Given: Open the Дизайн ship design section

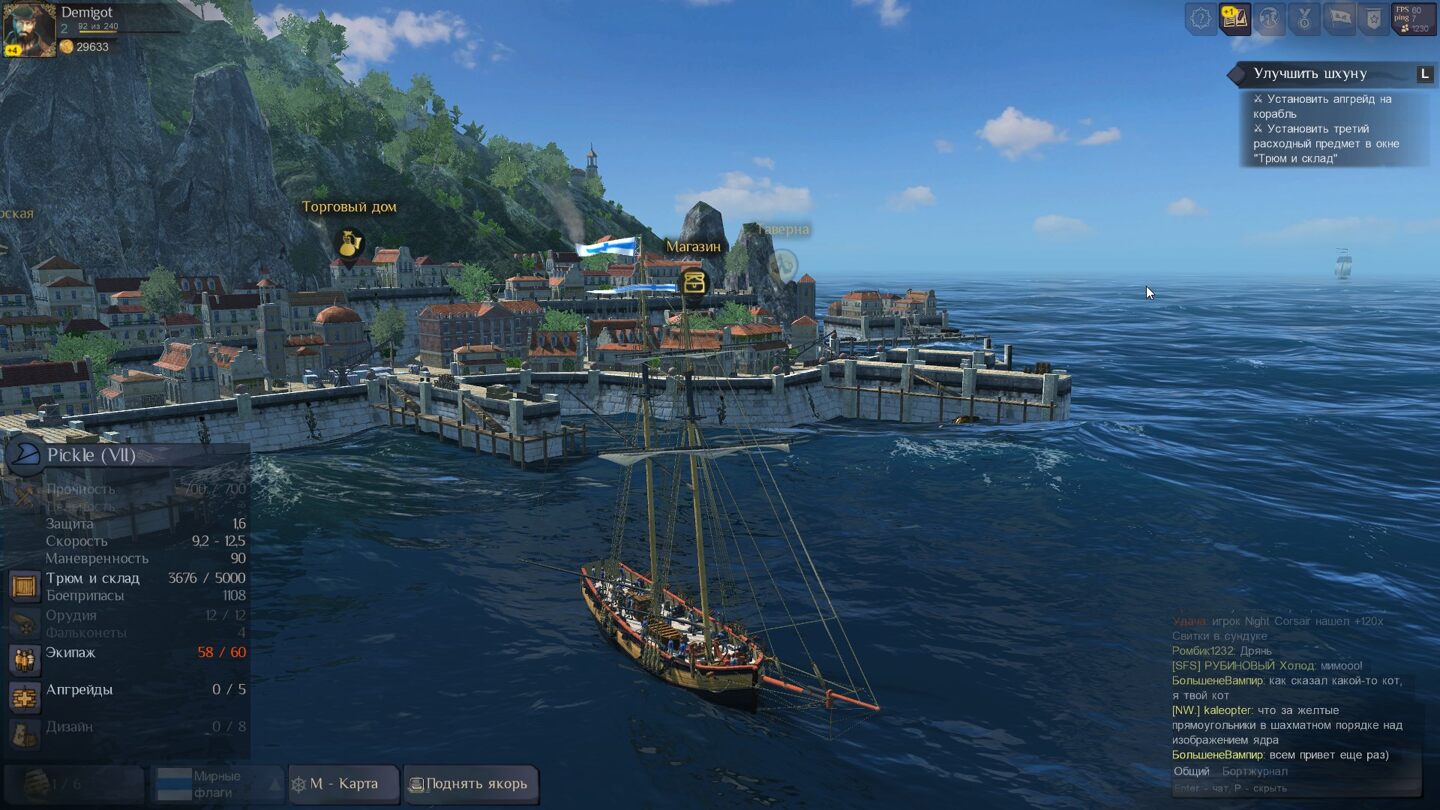Looking at the screenshot, I should point(69,727).
